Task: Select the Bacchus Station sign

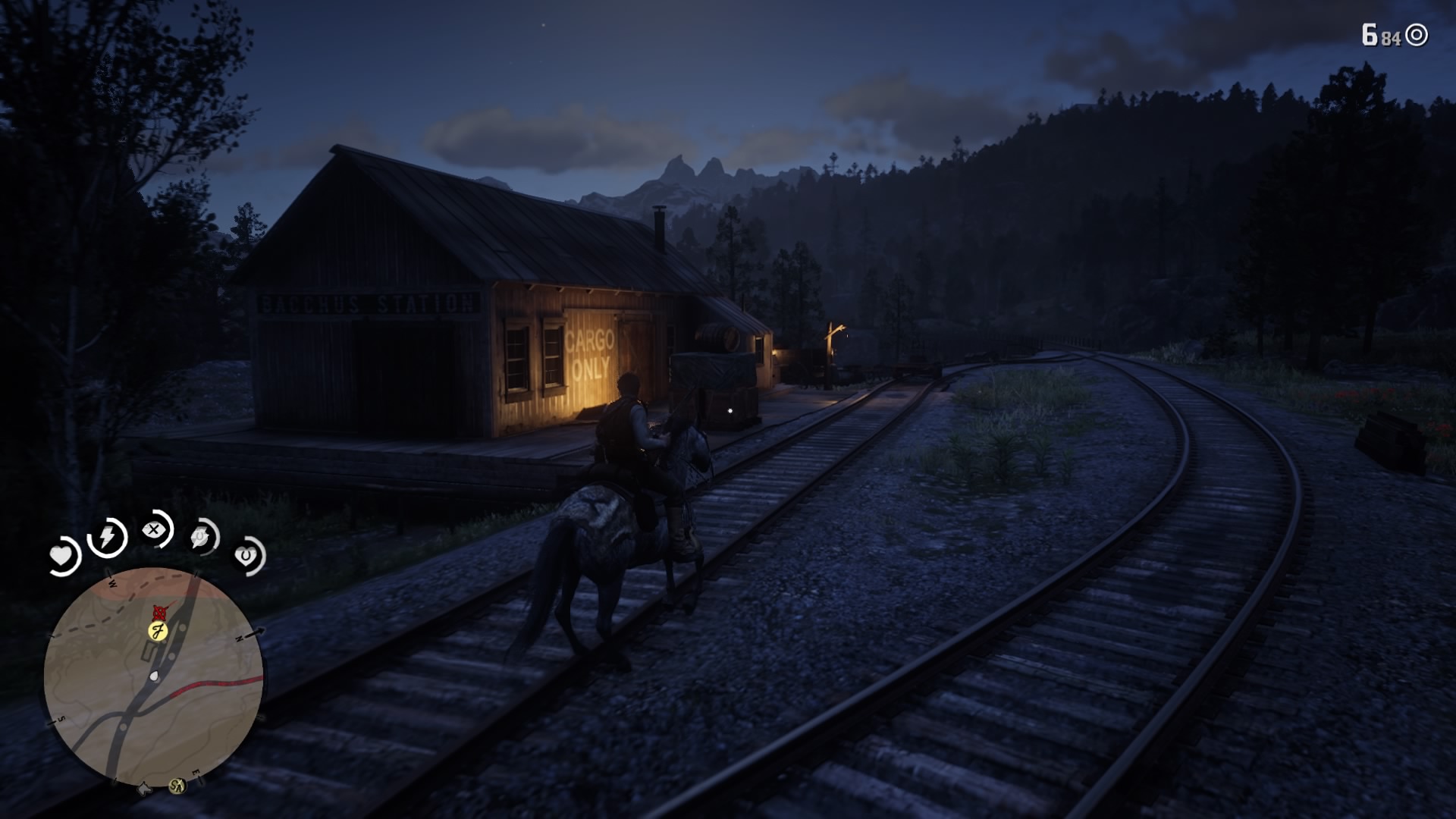Action: 367,302
